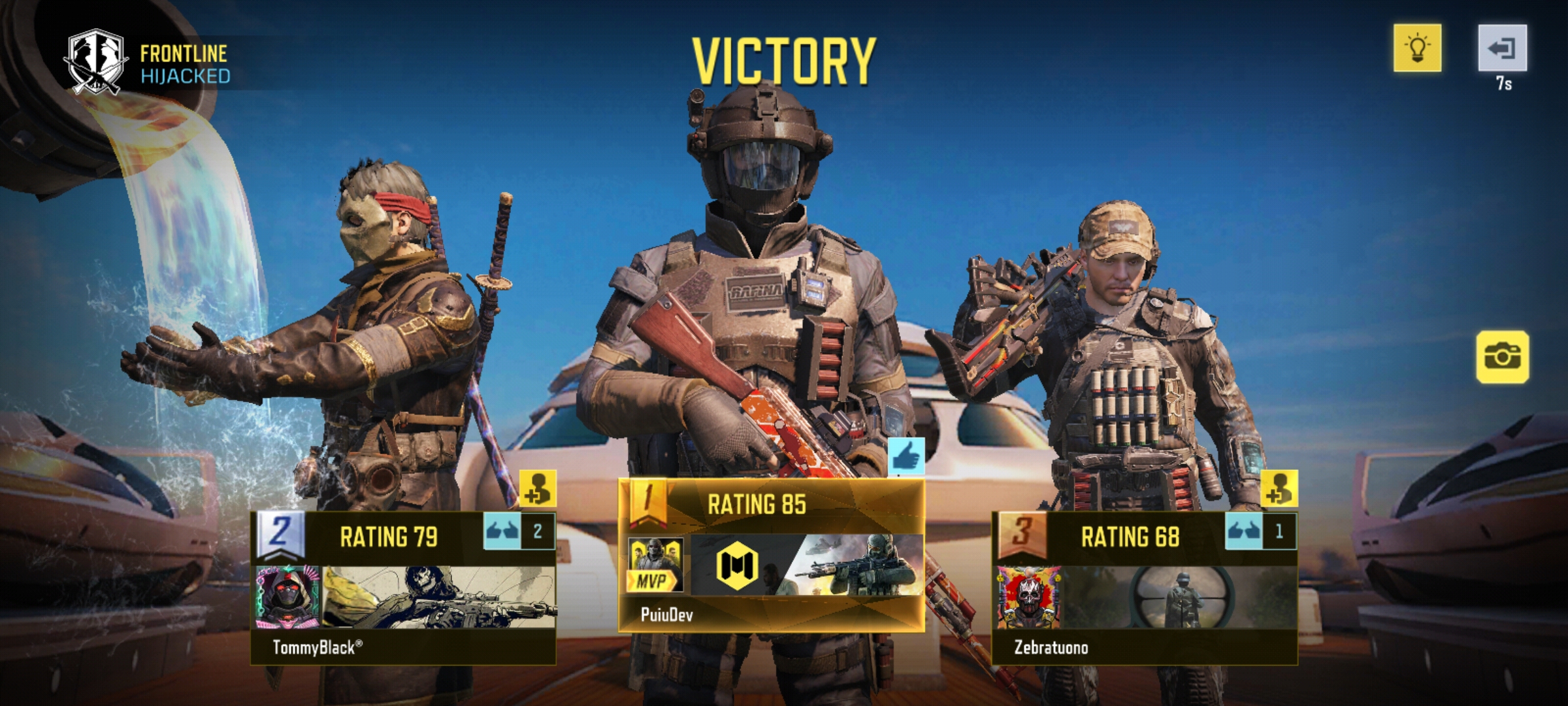
Task: Tap the fist-bump icon on Zebratuono's card
Action: coord(1243,531)
